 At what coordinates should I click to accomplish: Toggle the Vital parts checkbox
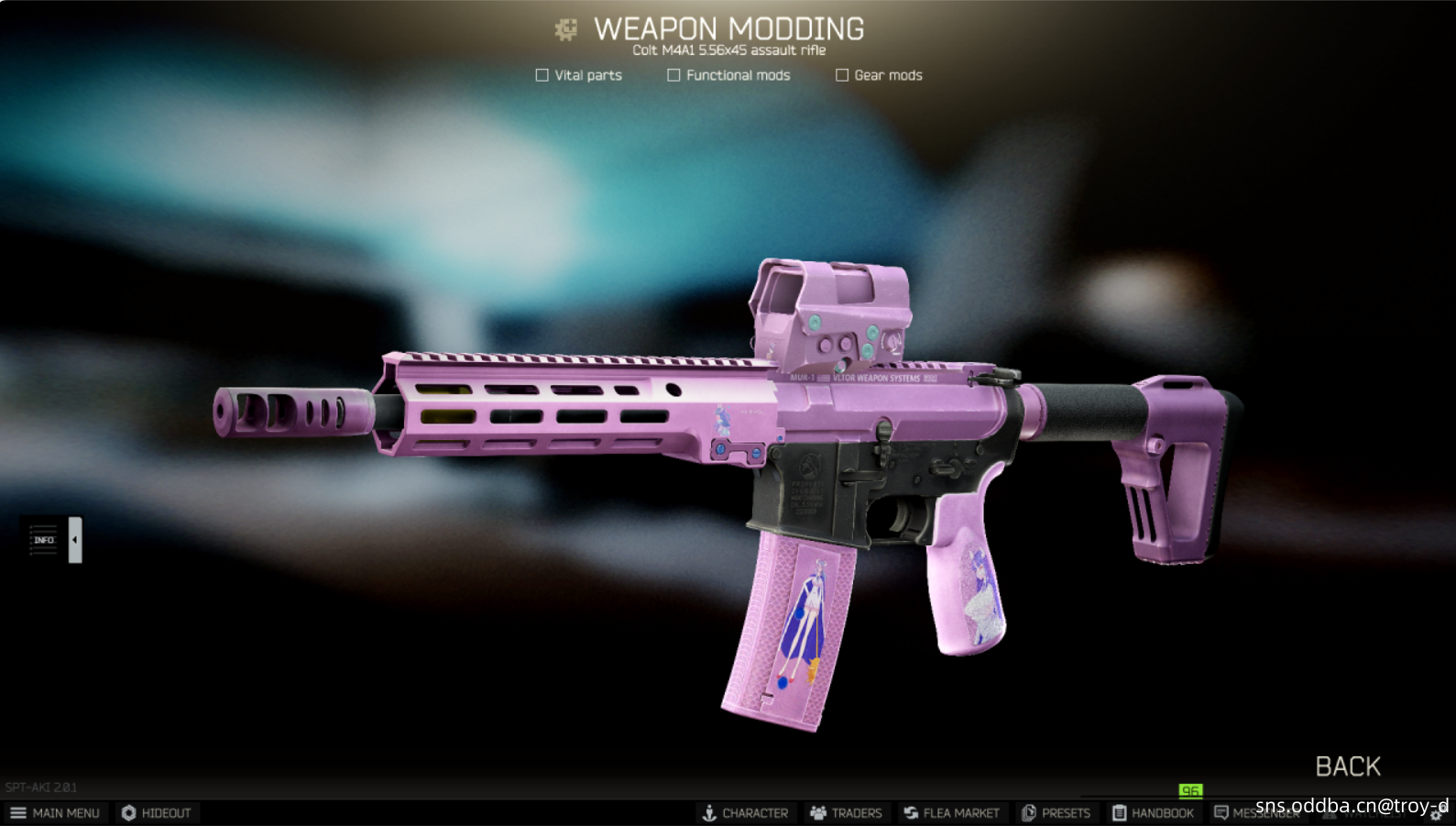(x=542, y=75)
